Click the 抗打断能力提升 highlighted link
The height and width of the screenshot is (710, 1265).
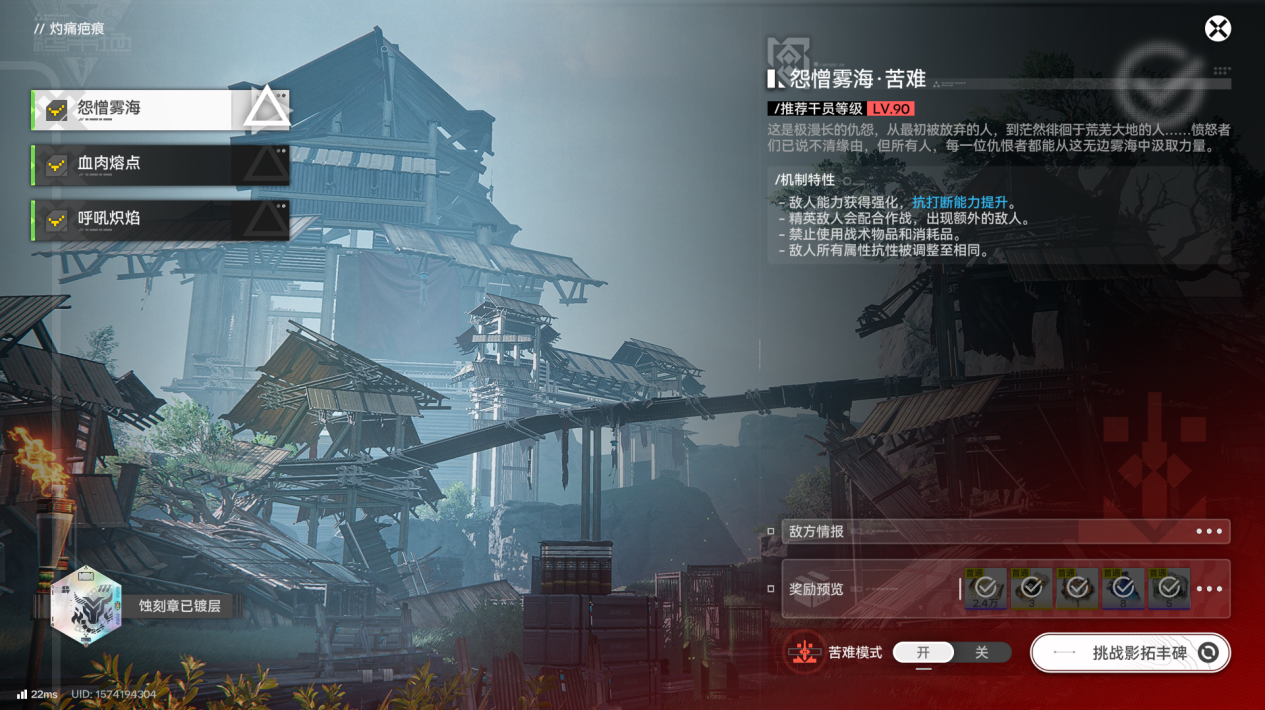coord(959,203)
